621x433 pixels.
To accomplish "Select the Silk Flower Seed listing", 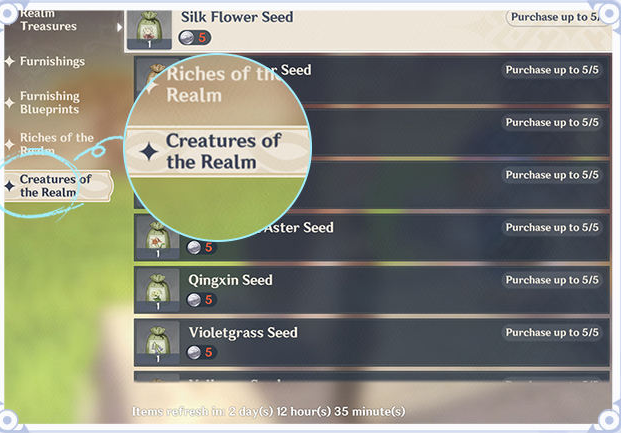I will point(340,27).
